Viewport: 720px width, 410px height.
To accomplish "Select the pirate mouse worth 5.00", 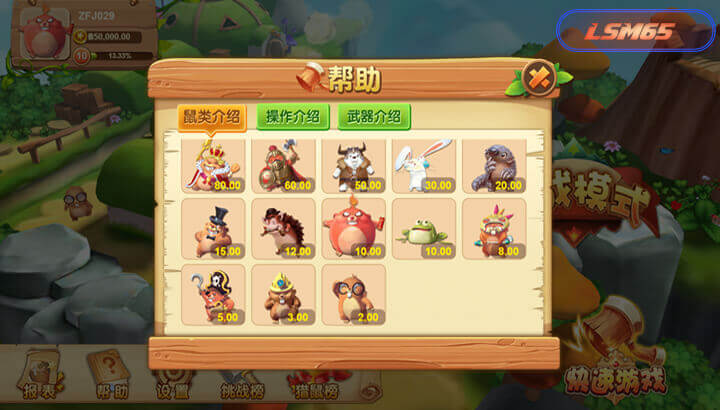I will click(212, 295).
